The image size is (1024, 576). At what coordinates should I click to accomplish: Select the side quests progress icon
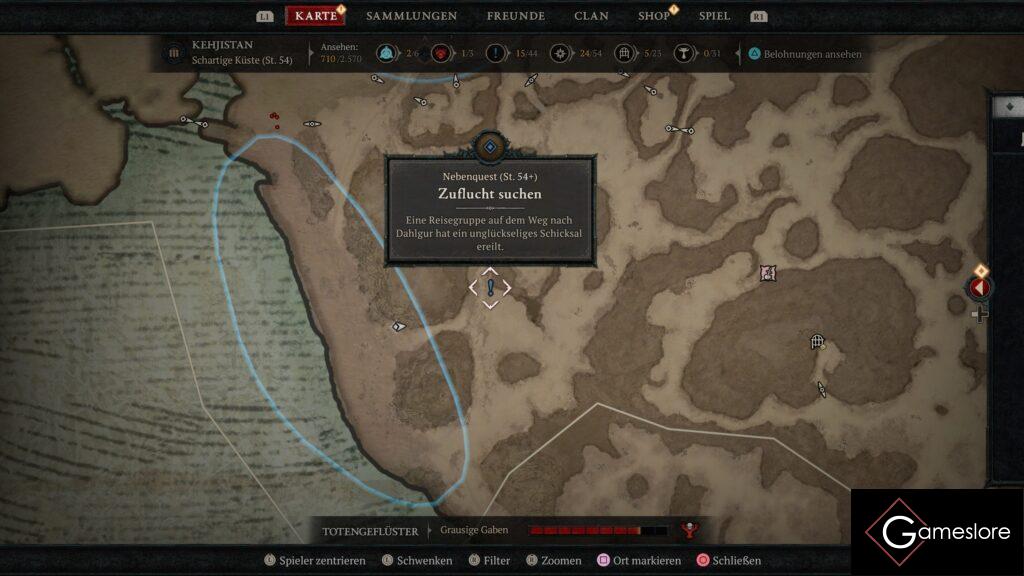(495, 53)
